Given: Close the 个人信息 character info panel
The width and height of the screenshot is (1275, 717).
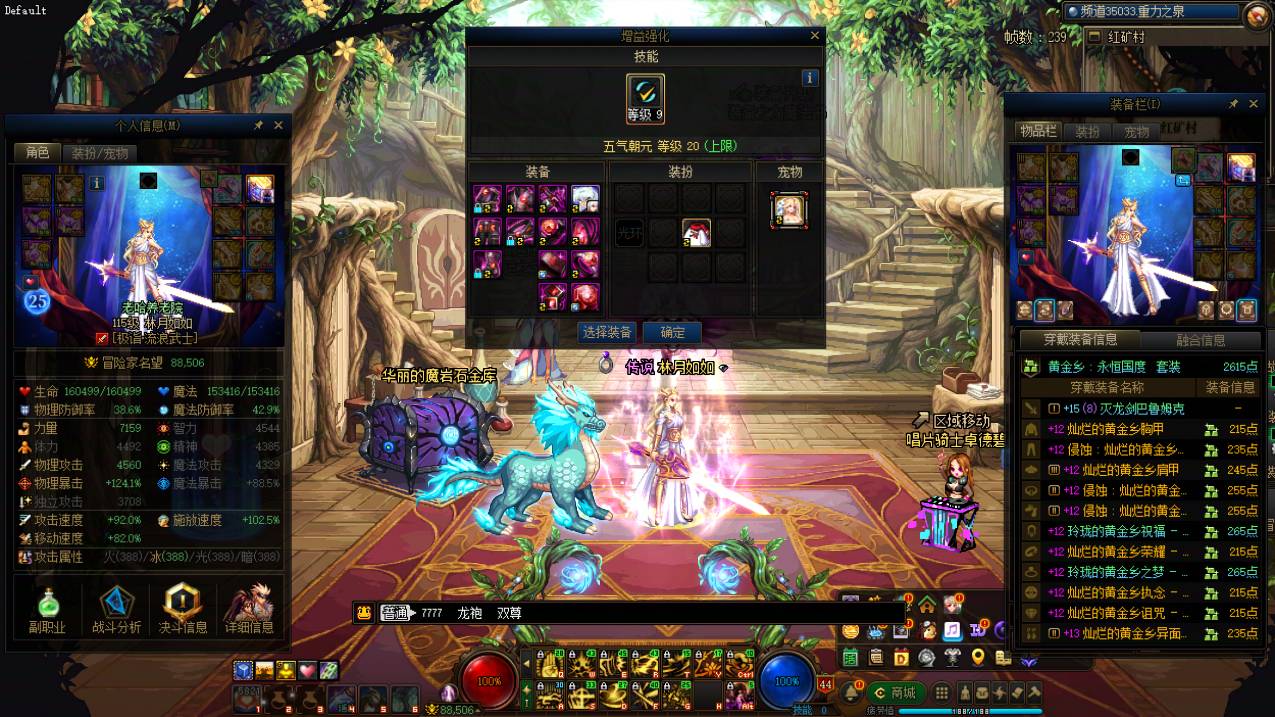Looking at the screenshot, I should point(278,125).
